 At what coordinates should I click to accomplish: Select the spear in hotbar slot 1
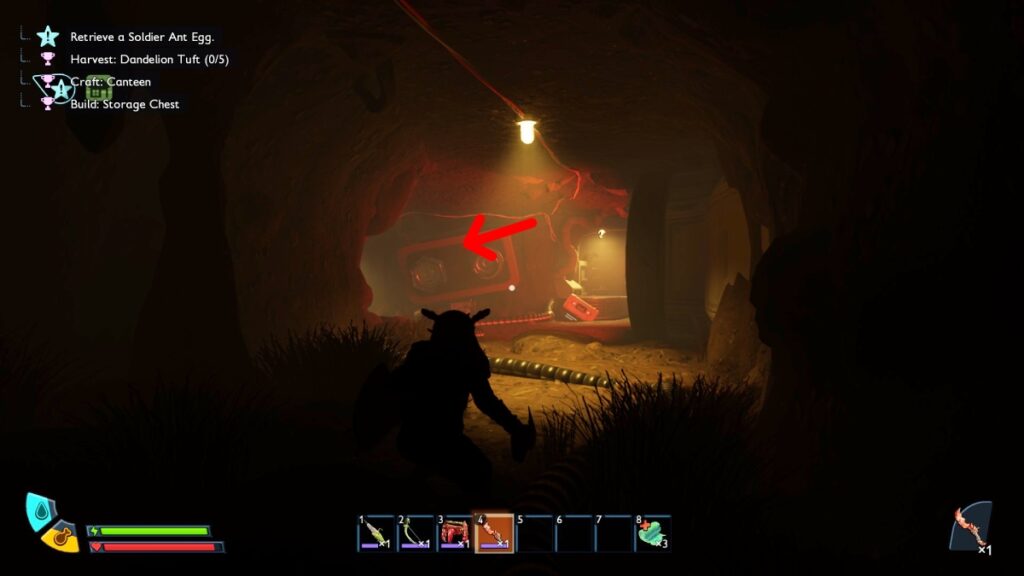[376, 534]
